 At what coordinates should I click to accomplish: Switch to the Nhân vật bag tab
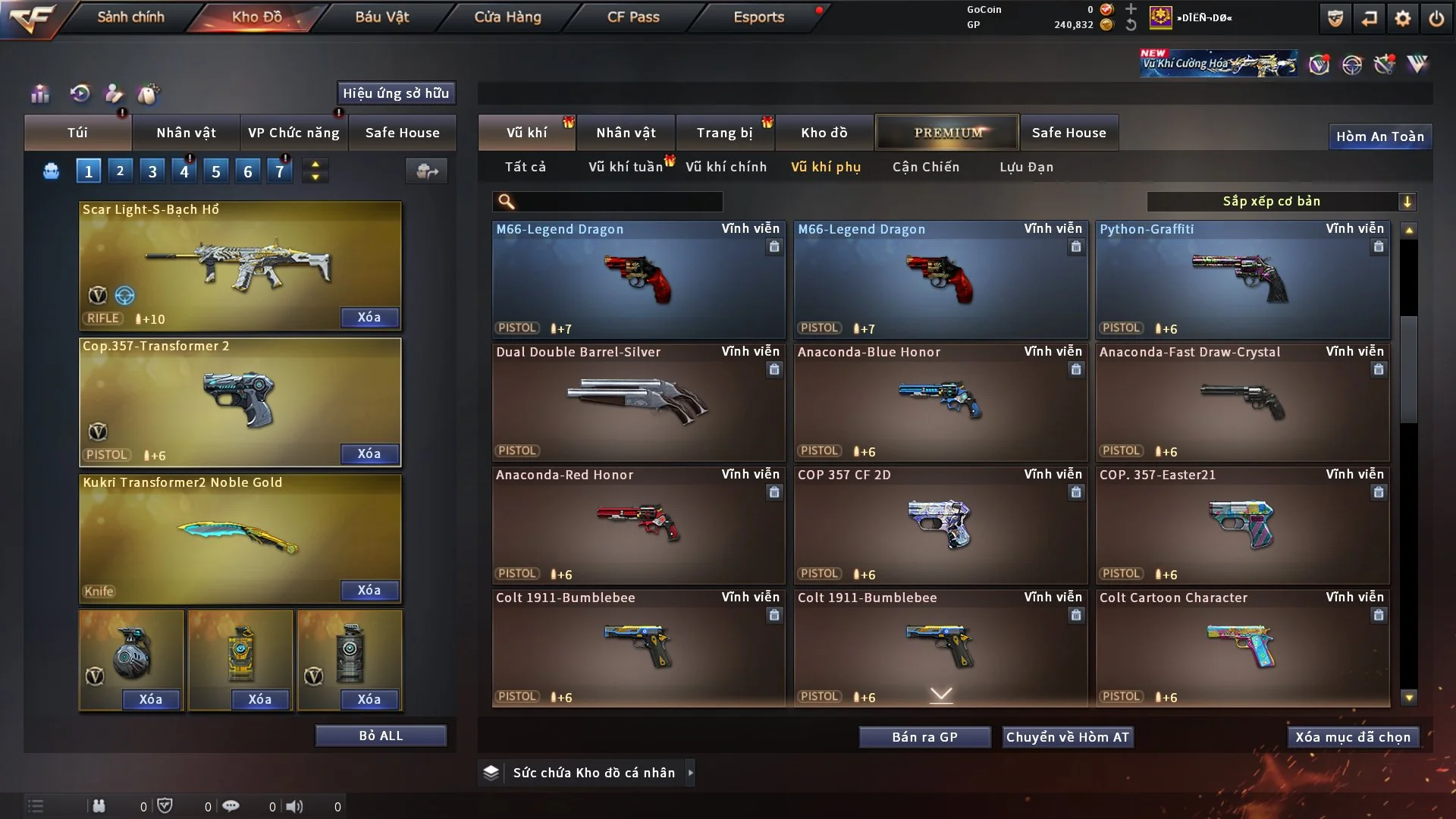(186, 133)
